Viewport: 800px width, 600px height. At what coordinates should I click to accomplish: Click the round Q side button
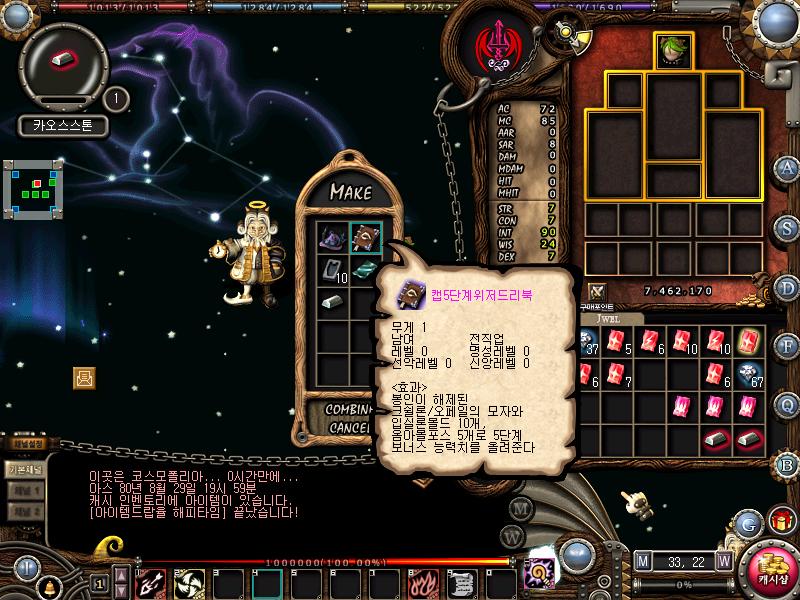pos(789,405)
